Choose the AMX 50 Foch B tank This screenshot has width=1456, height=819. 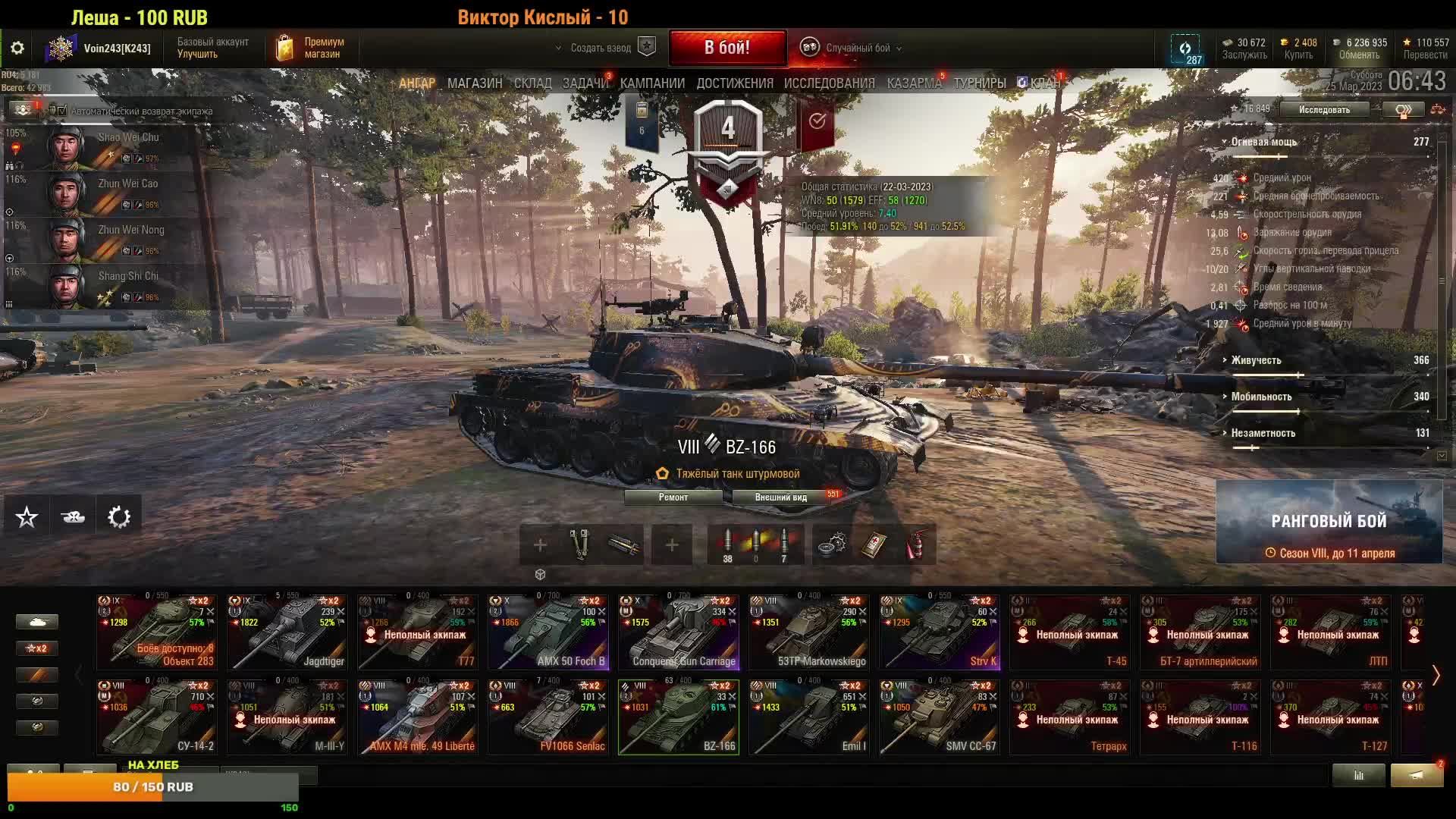pyautogui.click(x=548, y=632)
